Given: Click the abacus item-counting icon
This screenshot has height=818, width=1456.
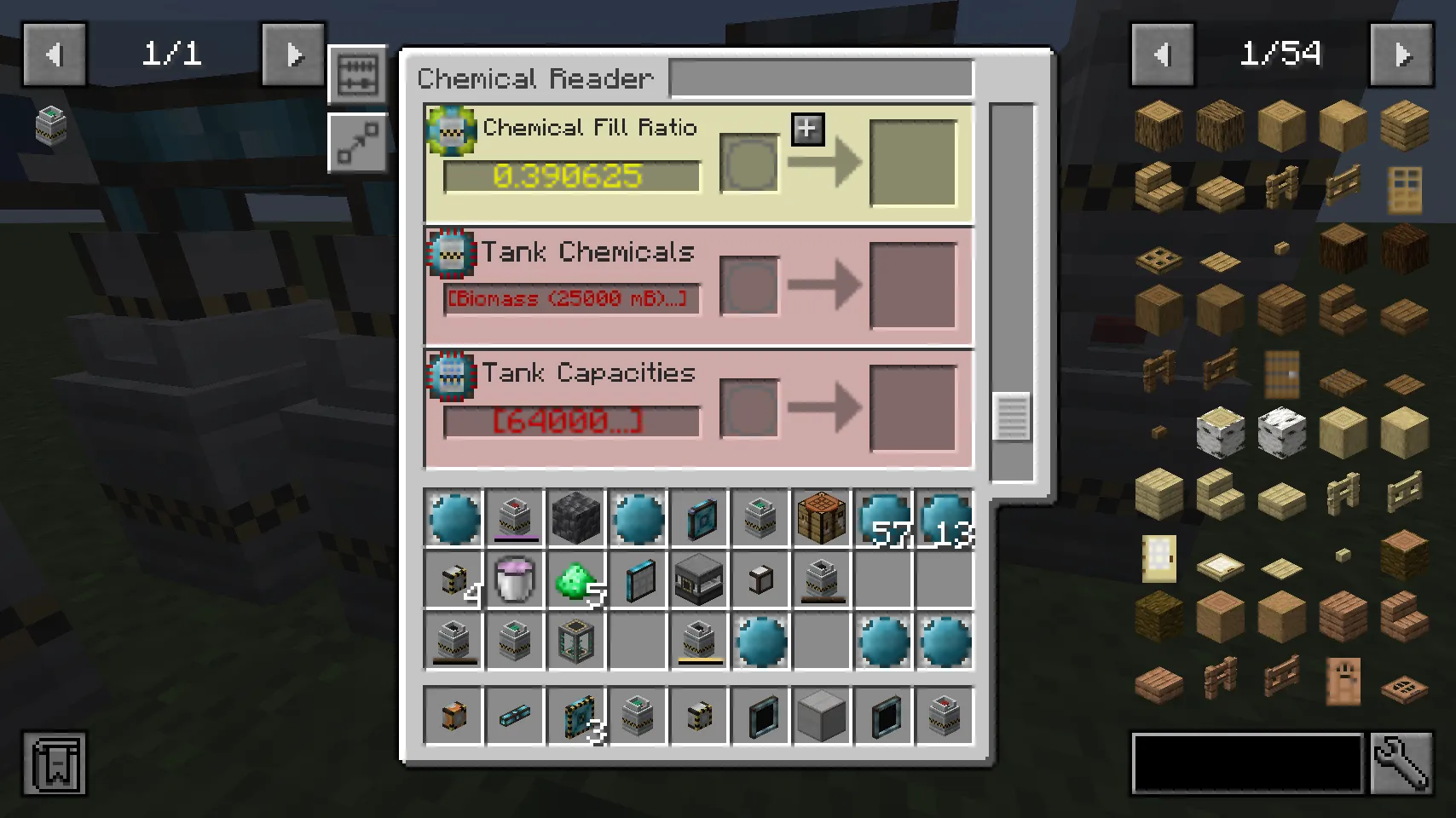Looking at the screenshot, I should pyautogui.click(x=357, y=75).
